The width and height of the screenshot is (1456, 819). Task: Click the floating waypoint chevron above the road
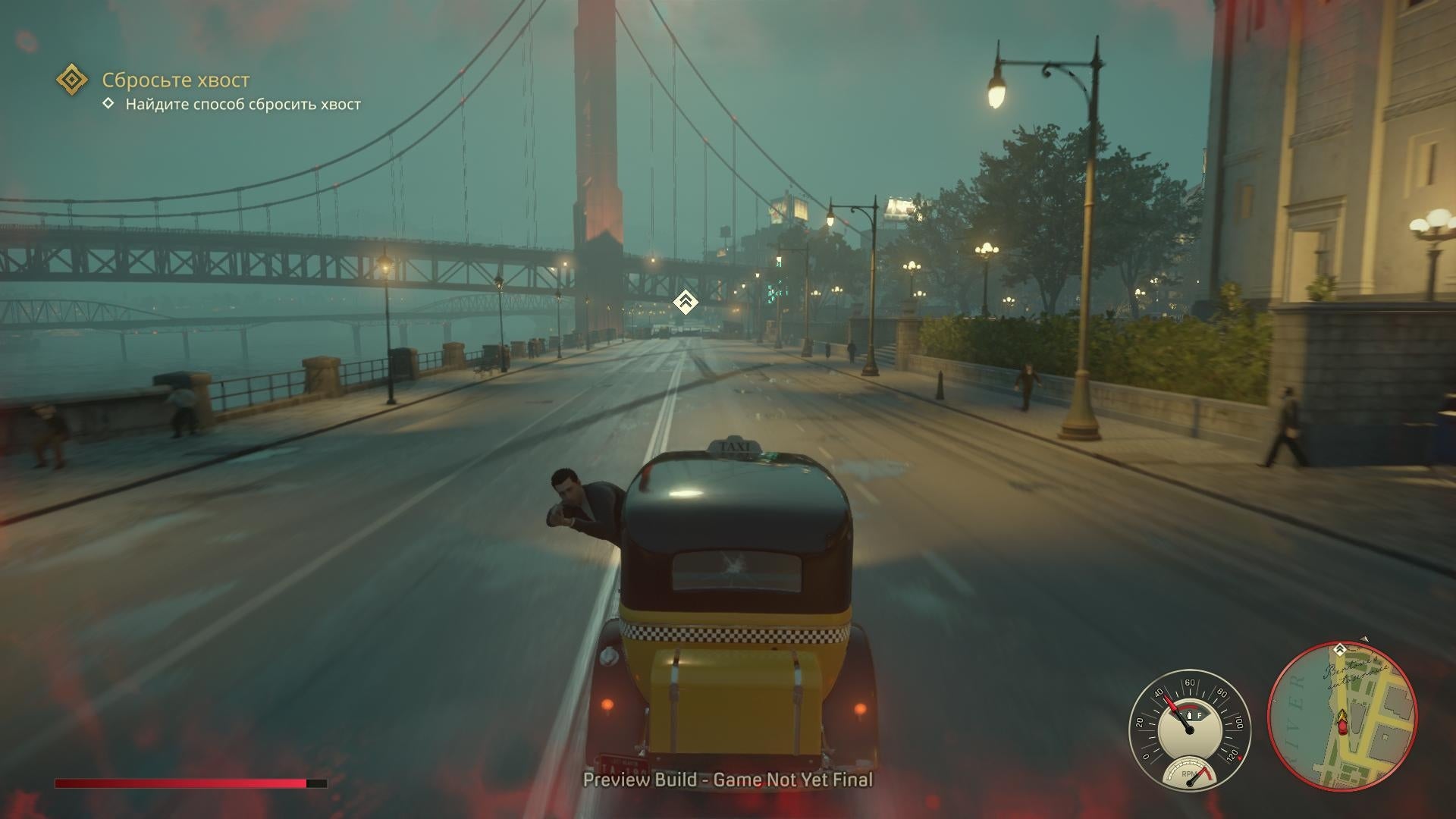tap(685, 300)
